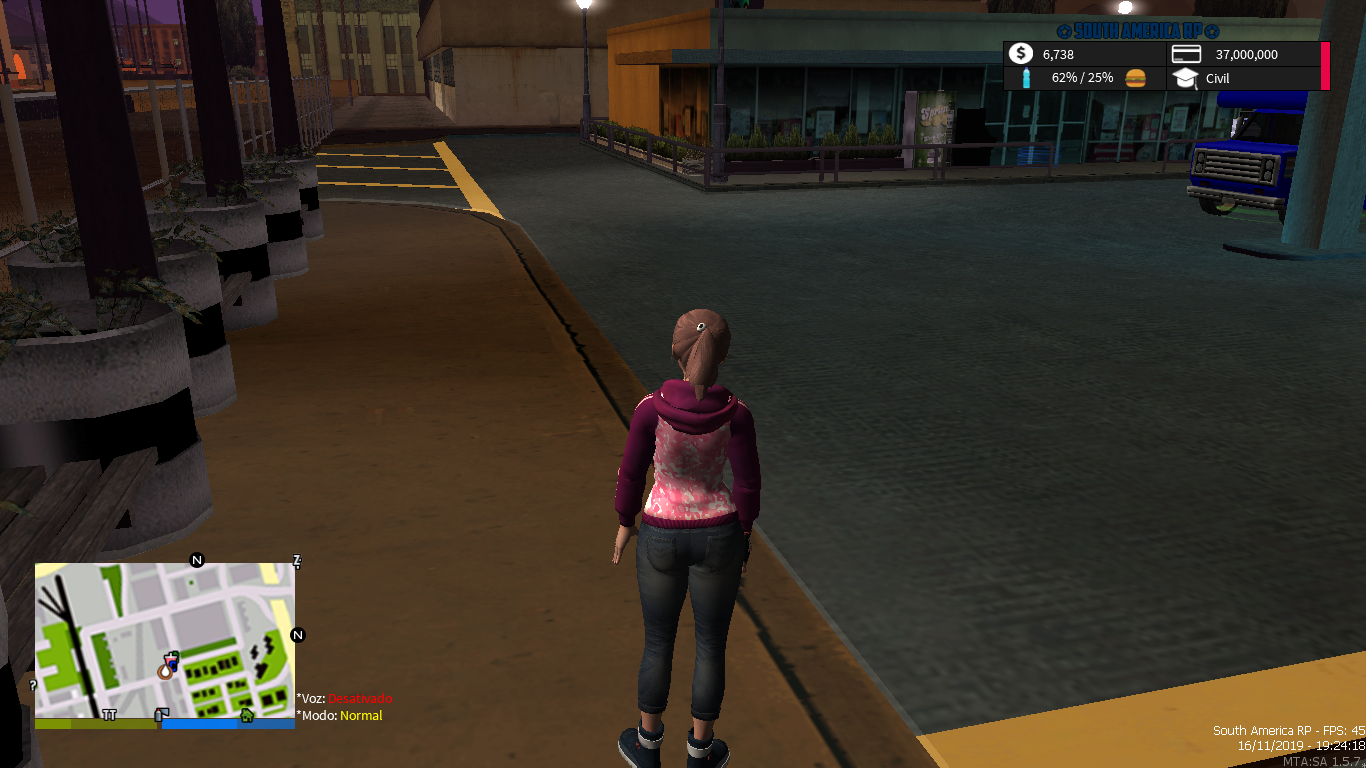Select the spray can blip on the minimap
The height and width of the screenshot is (768, 1366).
point(158,713)
